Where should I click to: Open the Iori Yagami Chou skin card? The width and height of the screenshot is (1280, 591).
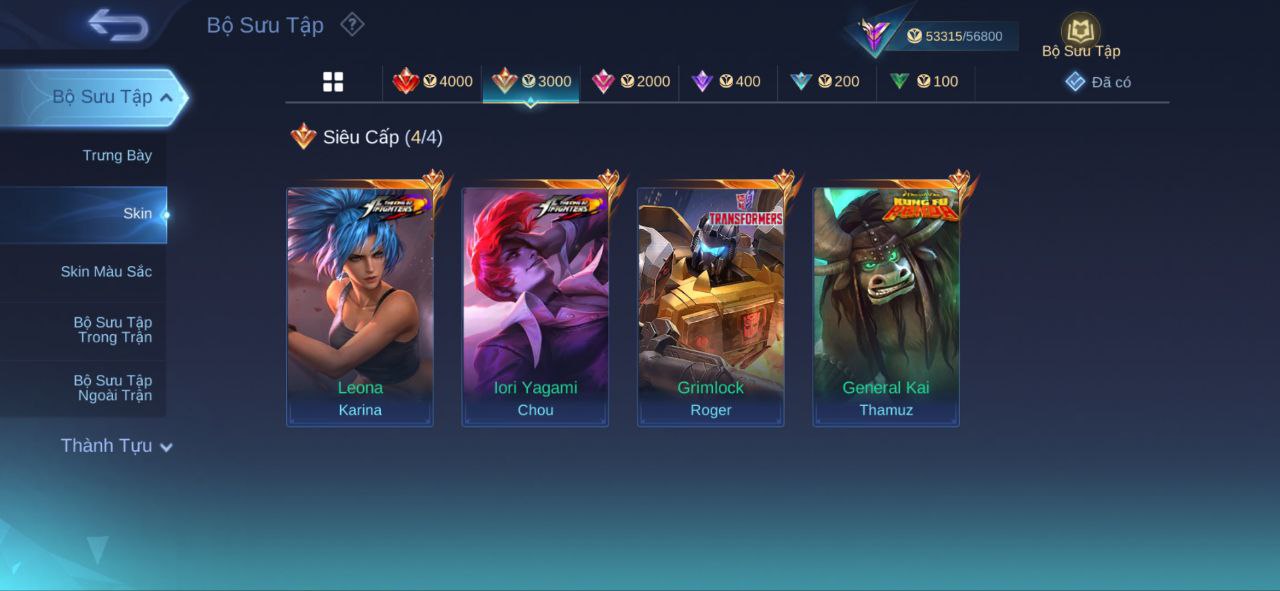pos(535,307)
